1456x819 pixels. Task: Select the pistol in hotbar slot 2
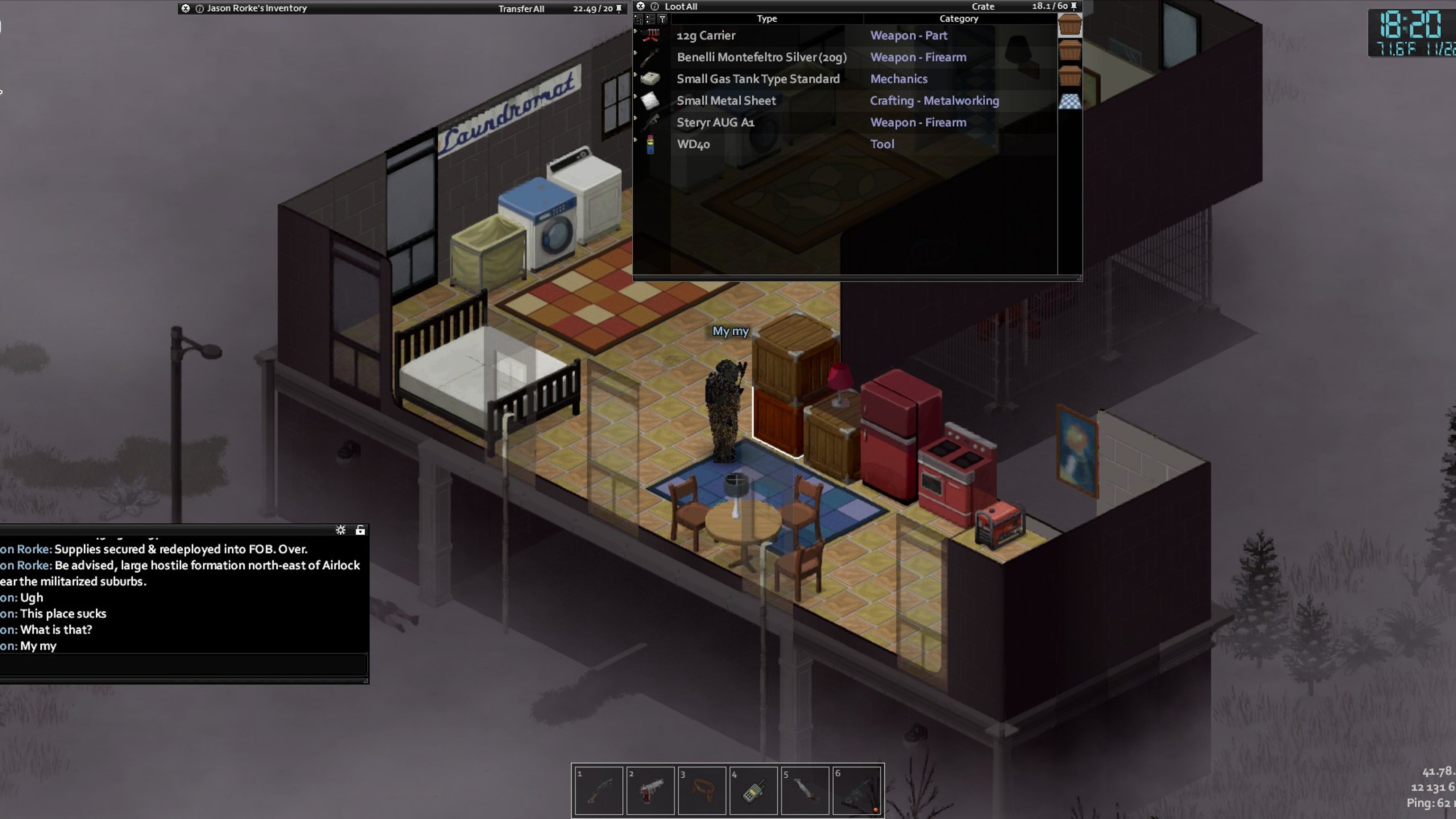pyautogui.click(x=650, y=790)
